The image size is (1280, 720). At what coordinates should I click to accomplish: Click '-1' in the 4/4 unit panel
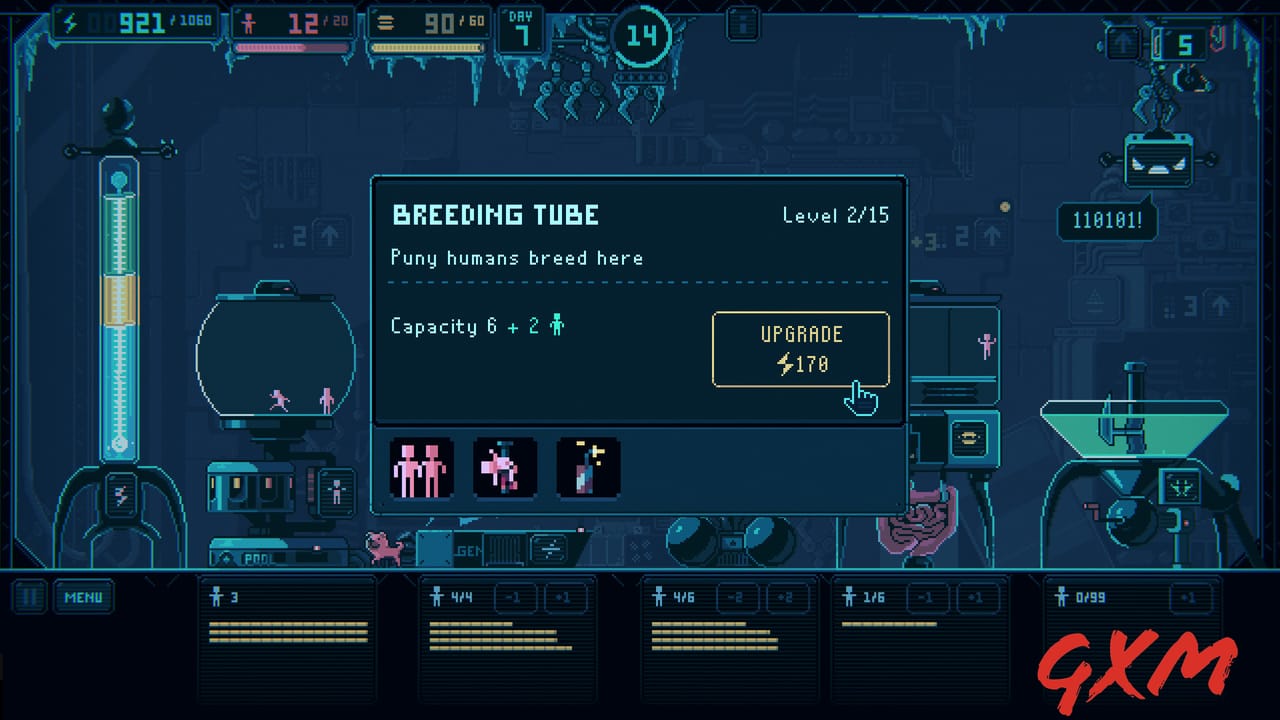513,597
